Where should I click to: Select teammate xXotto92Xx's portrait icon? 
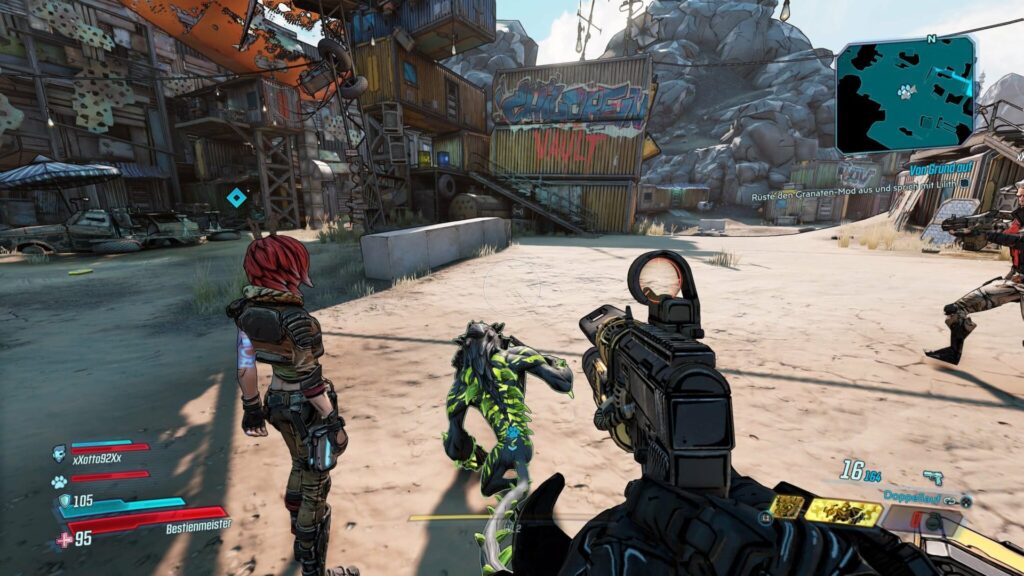point(59,452)
